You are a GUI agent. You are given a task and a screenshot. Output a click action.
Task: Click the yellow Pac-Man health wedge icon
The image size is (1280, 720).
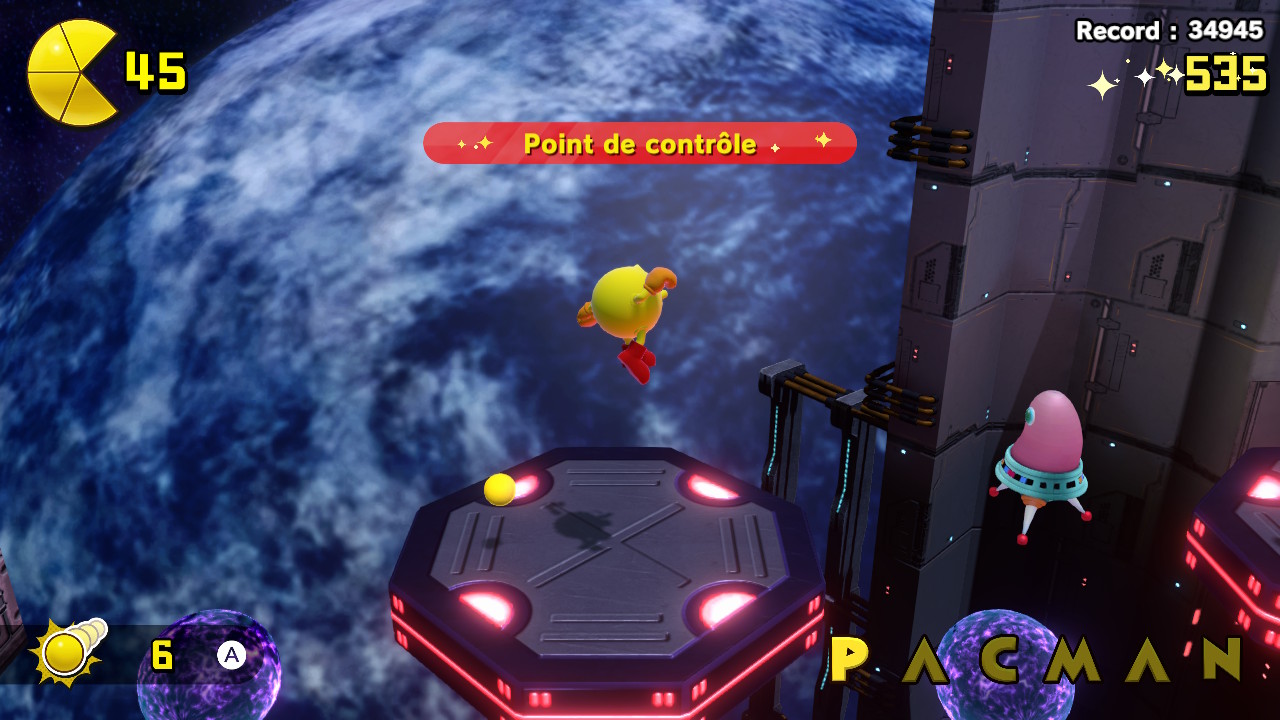pos(71,73)
